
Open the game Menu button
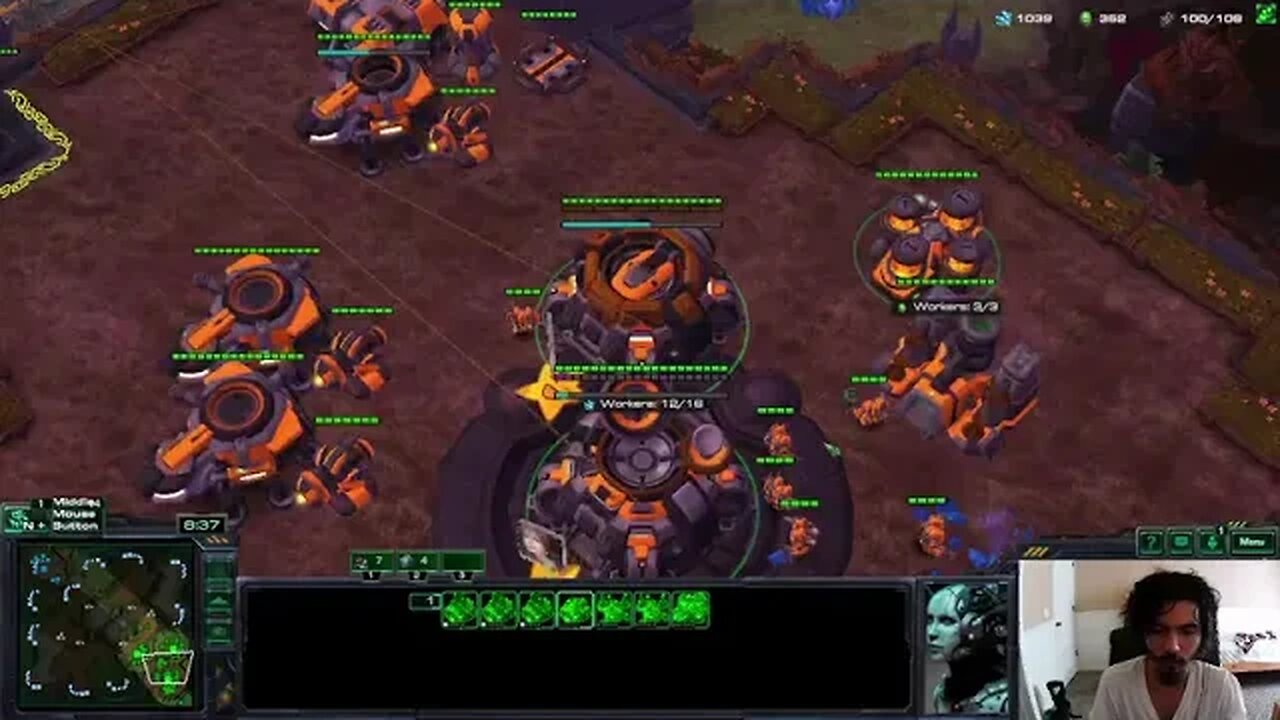coord(1252,542)
